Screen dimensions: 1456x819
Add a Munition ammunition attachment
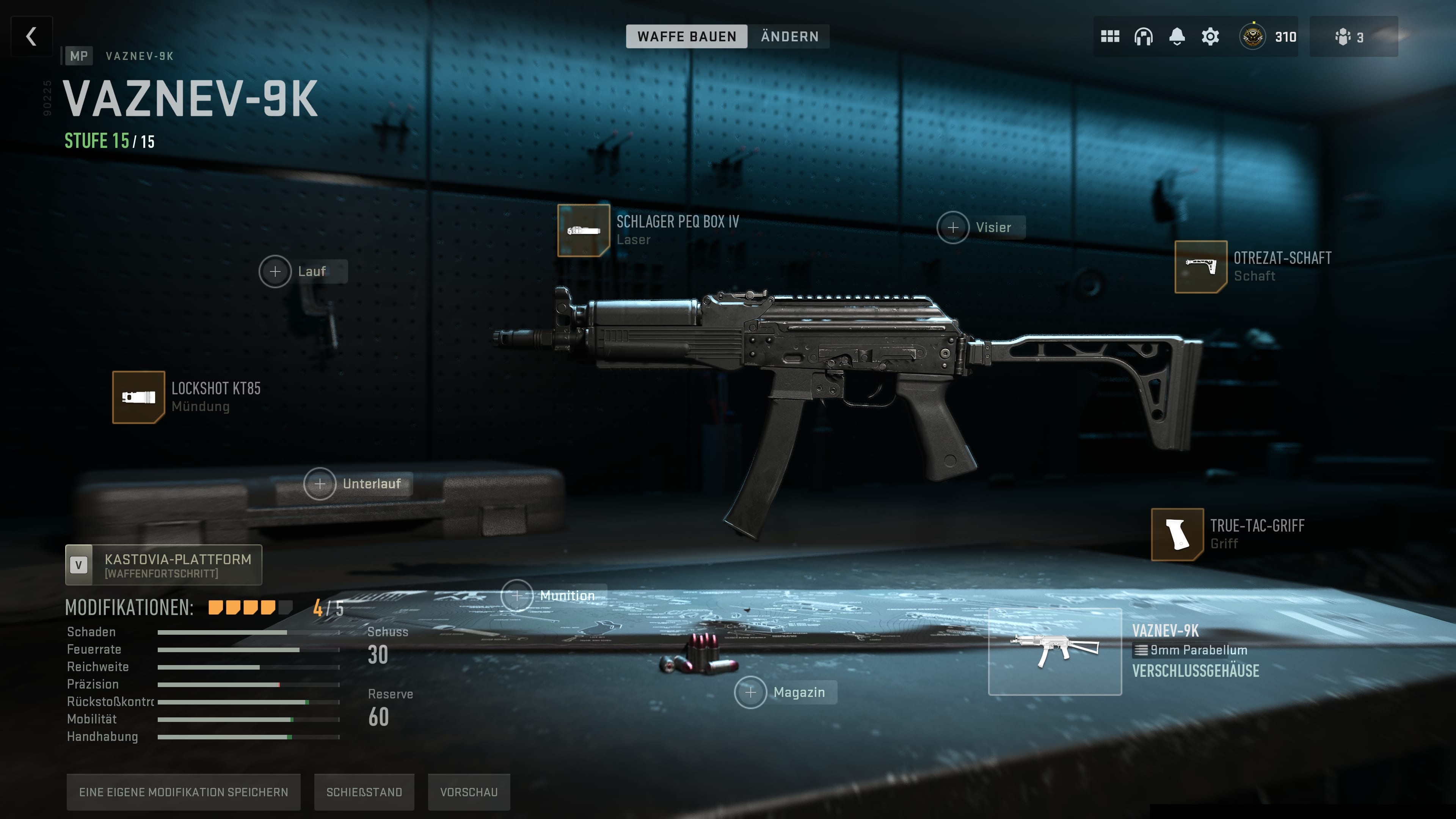(x=517, y=596)
